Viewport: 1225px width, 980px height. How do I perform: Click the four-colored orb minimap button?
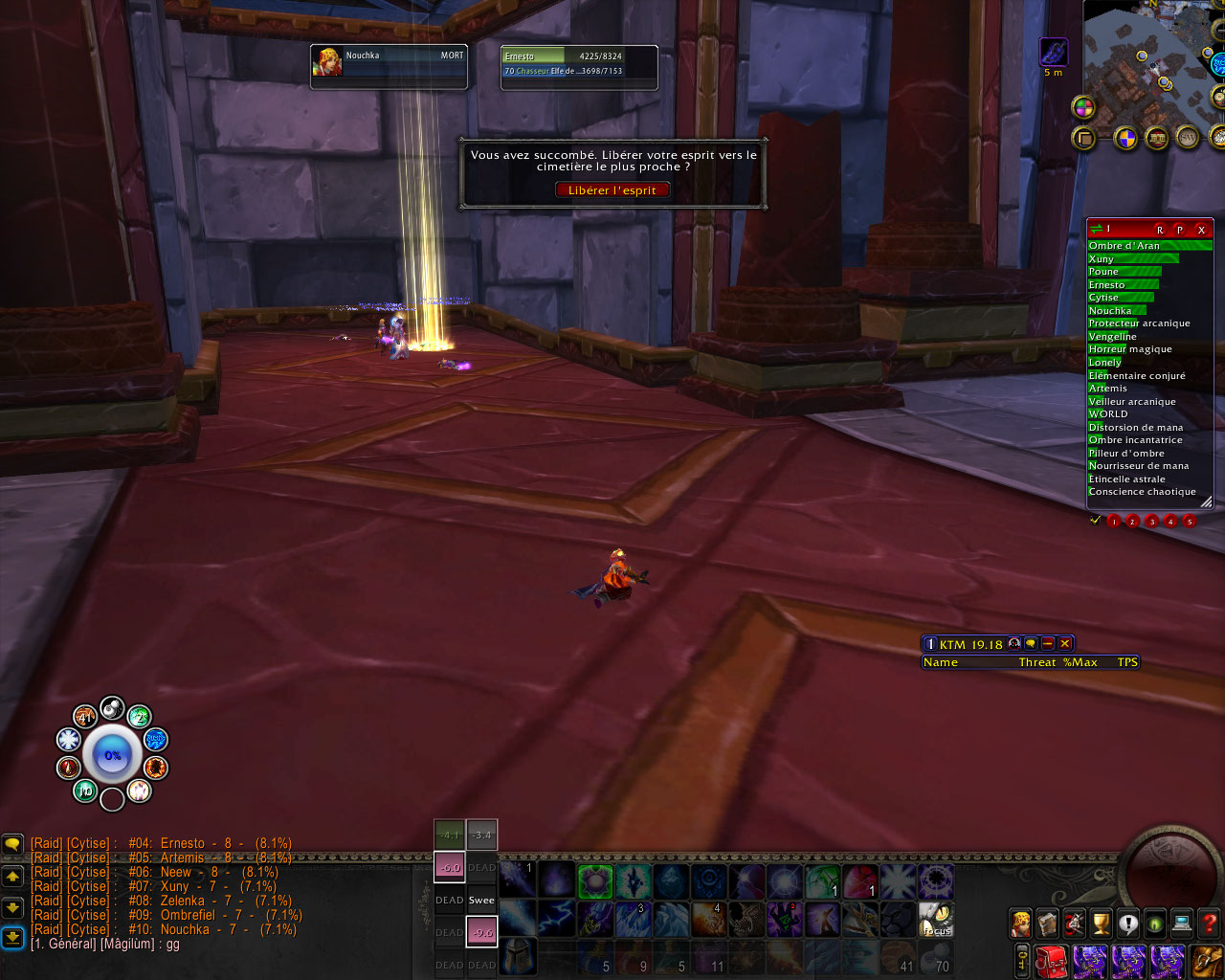coord(1083,107)
